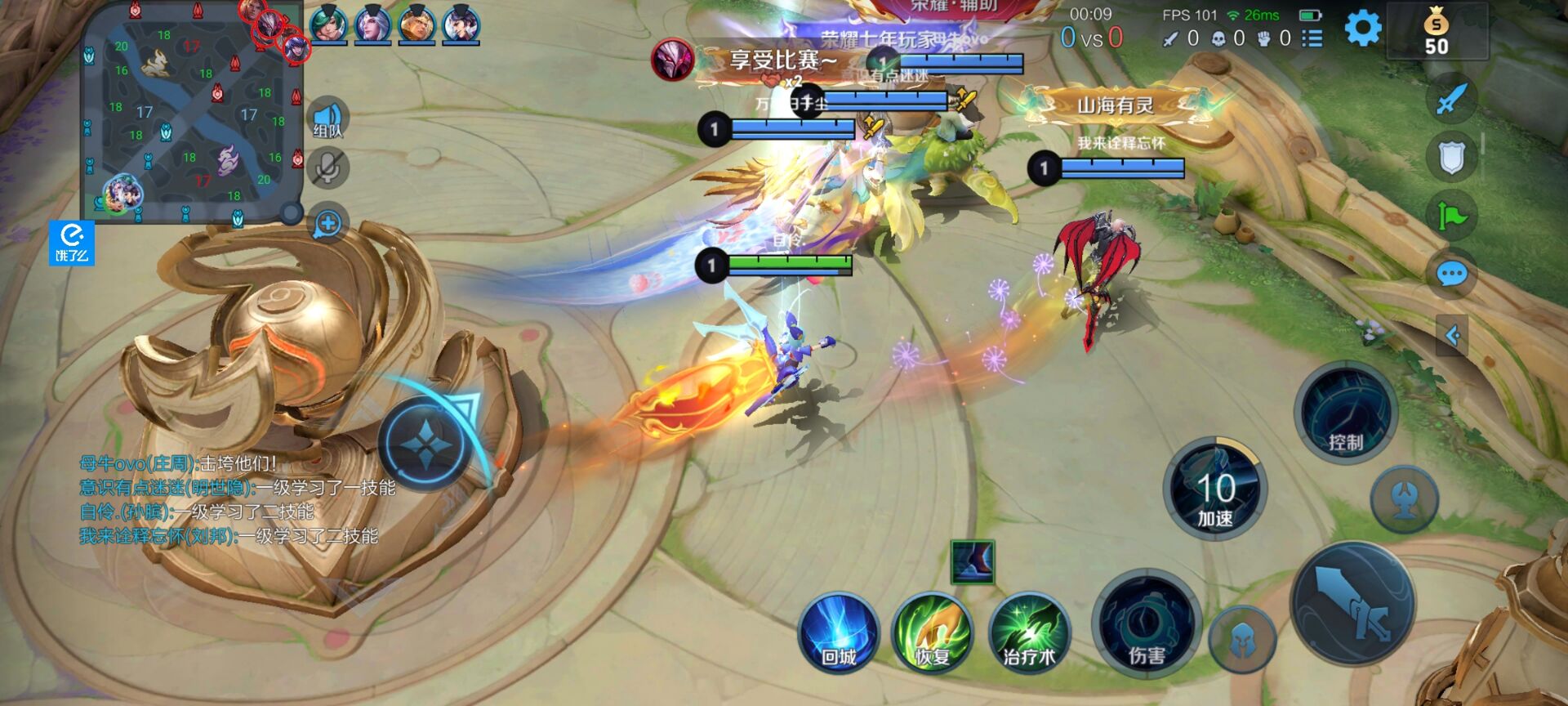Activate the 控制 control skill
This screenshot has height=706, width=1568.
(1345, 413)
